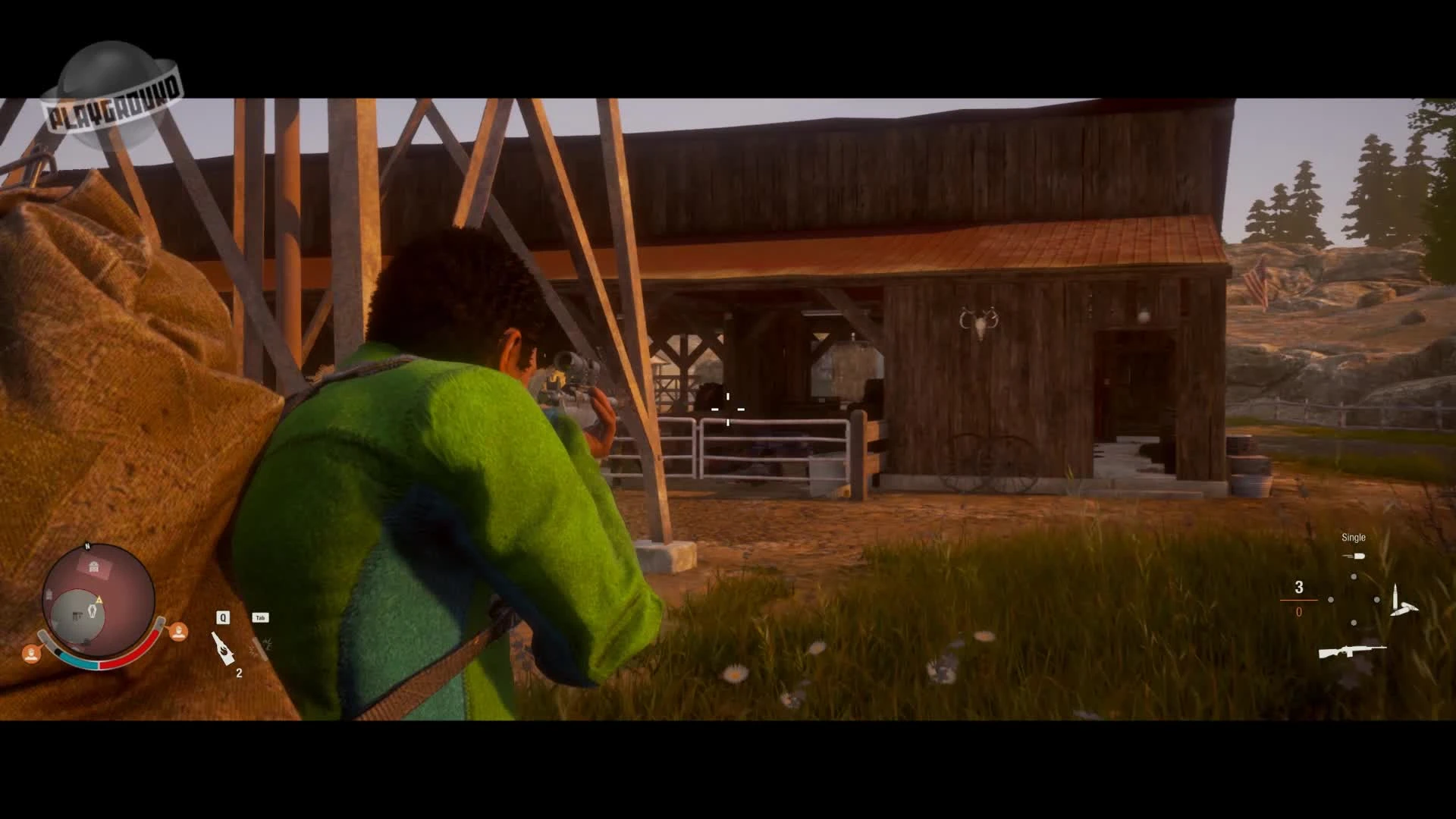This screenshot has height=819, width=1456.
Task: Click the bullet fire-mode icon below Single
Action: pyautogui.click(x=1354, y=556)
